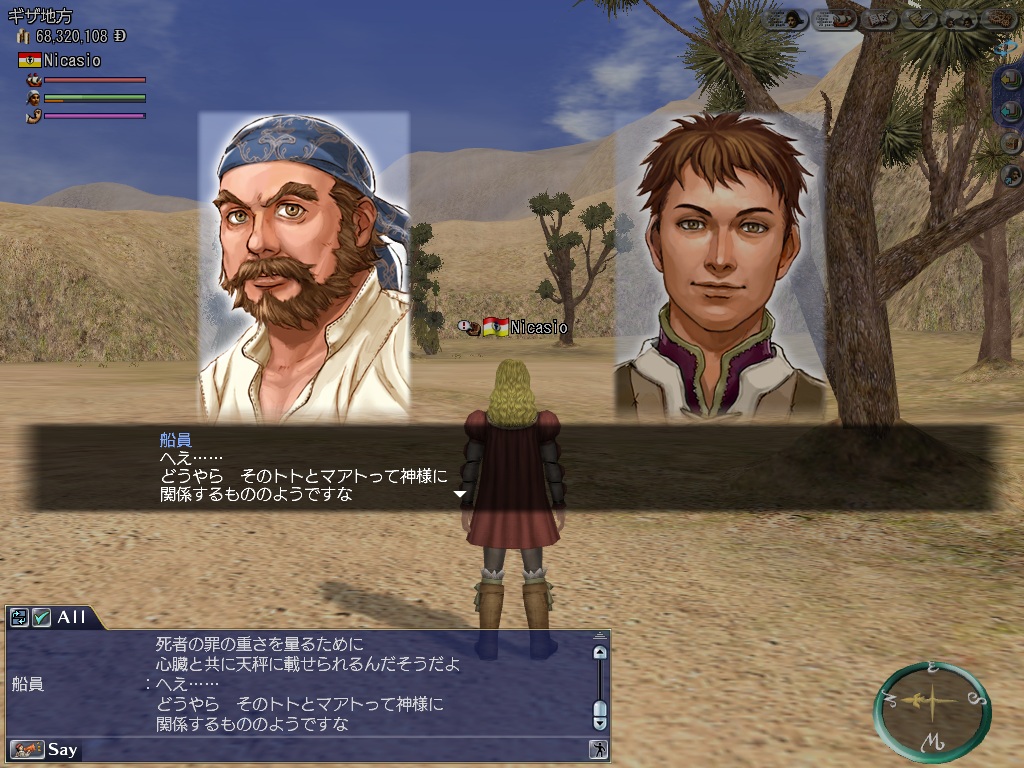Open the scroll and quill menu button
The image size is (1024, 768).
[921, 19]
